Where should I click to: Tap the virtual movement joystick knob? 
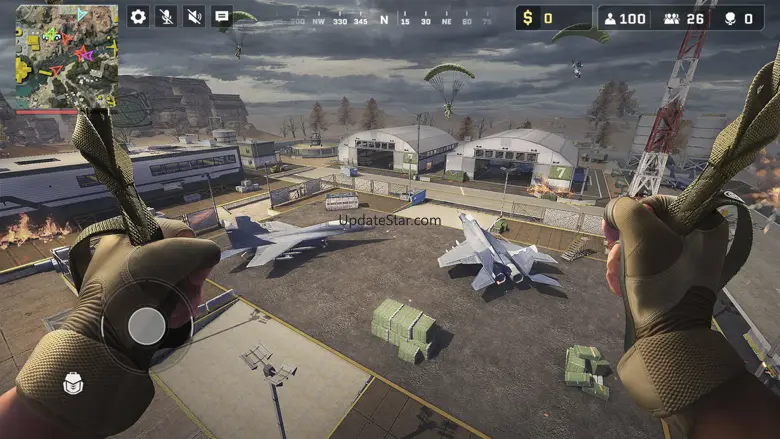[x=147, y=325]
